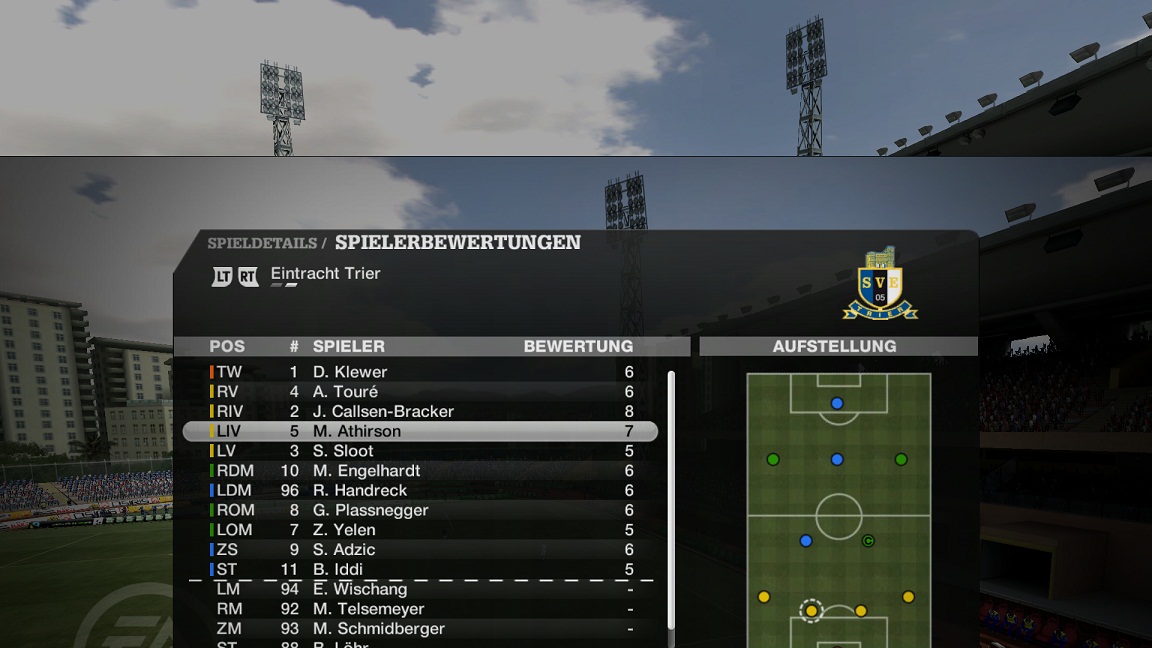Viewport: 1152px width, 648px height.
Task: Click the player list scrollbar
Action: 671,500
